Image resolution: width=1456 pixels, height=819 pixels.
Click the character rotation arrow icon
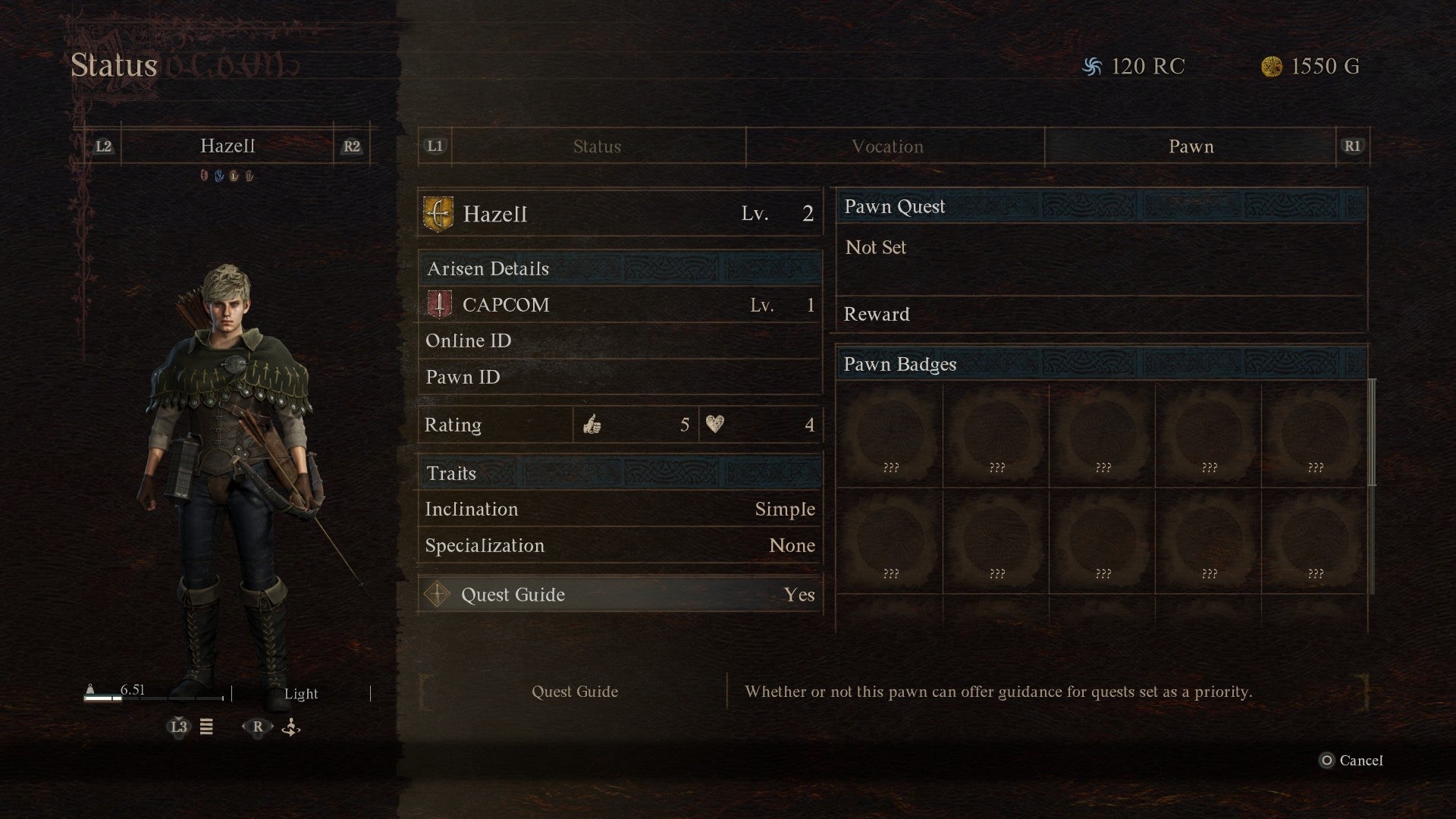(x=290, y=727)
